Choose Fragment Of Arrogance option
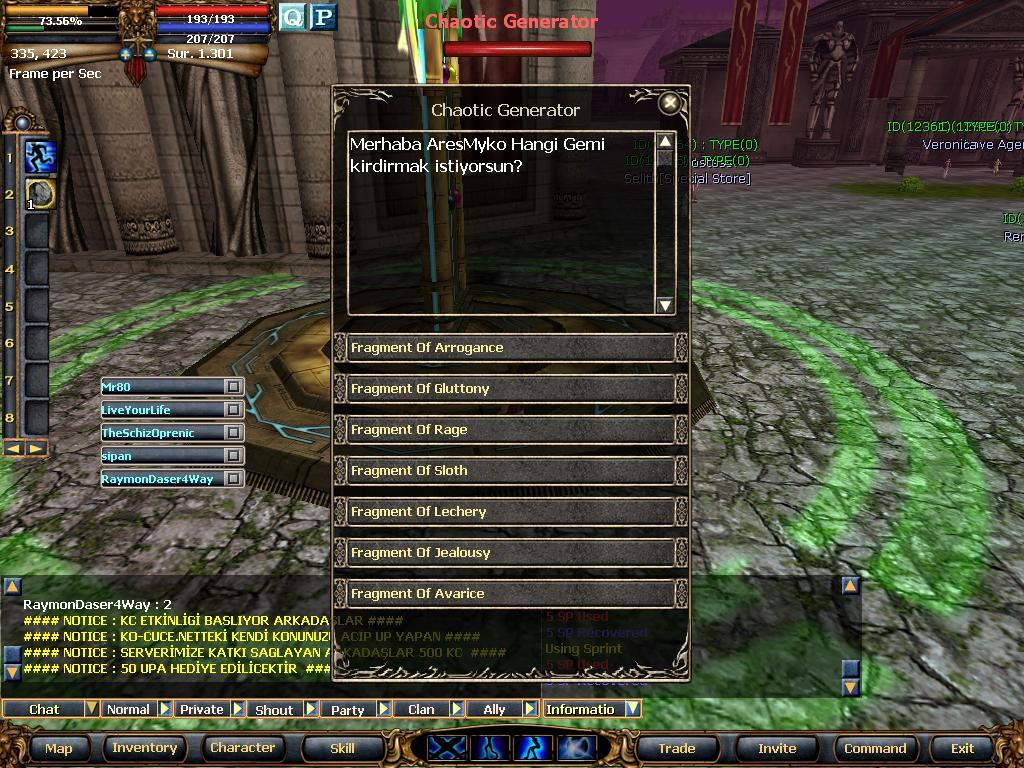 (510, 348)
